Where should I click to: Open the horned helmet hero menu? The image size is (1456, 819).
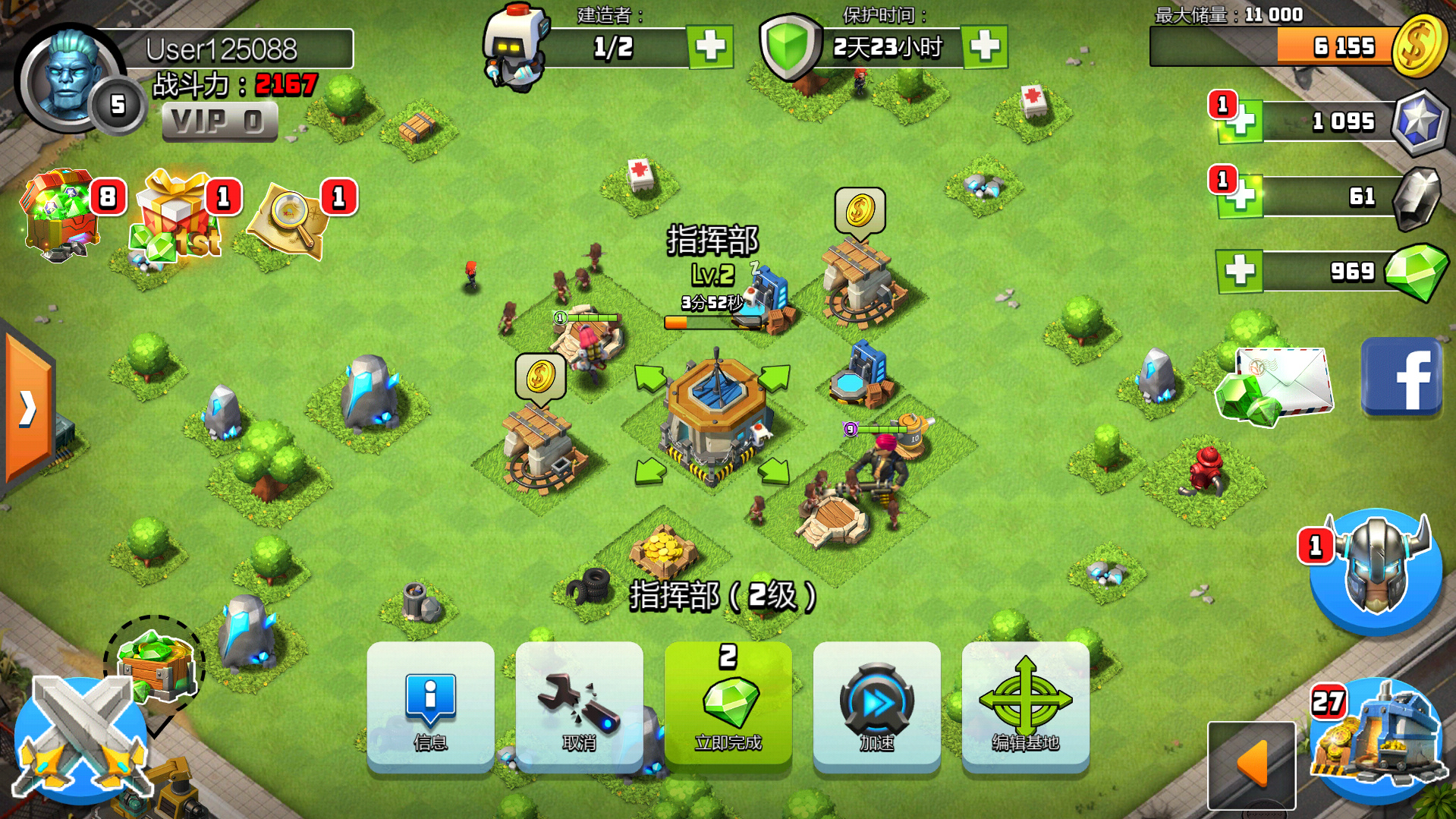coord(1377,569)
